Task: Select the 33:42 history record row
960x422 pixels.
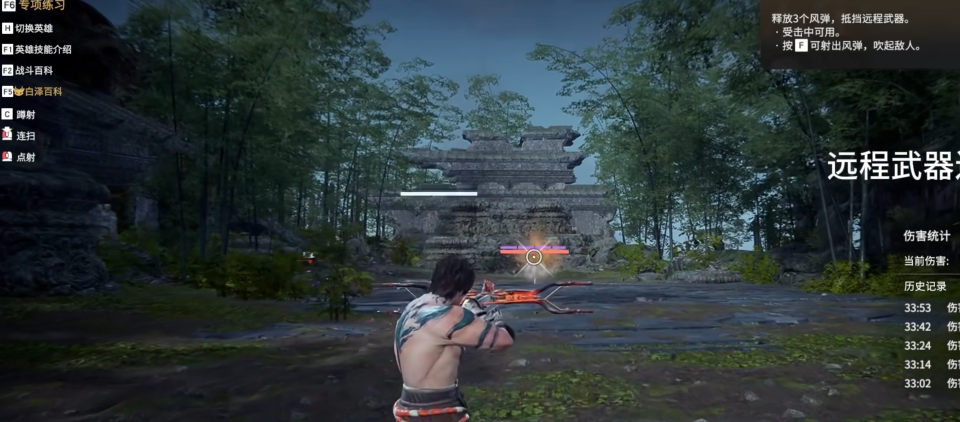Action: click(930, 327)
